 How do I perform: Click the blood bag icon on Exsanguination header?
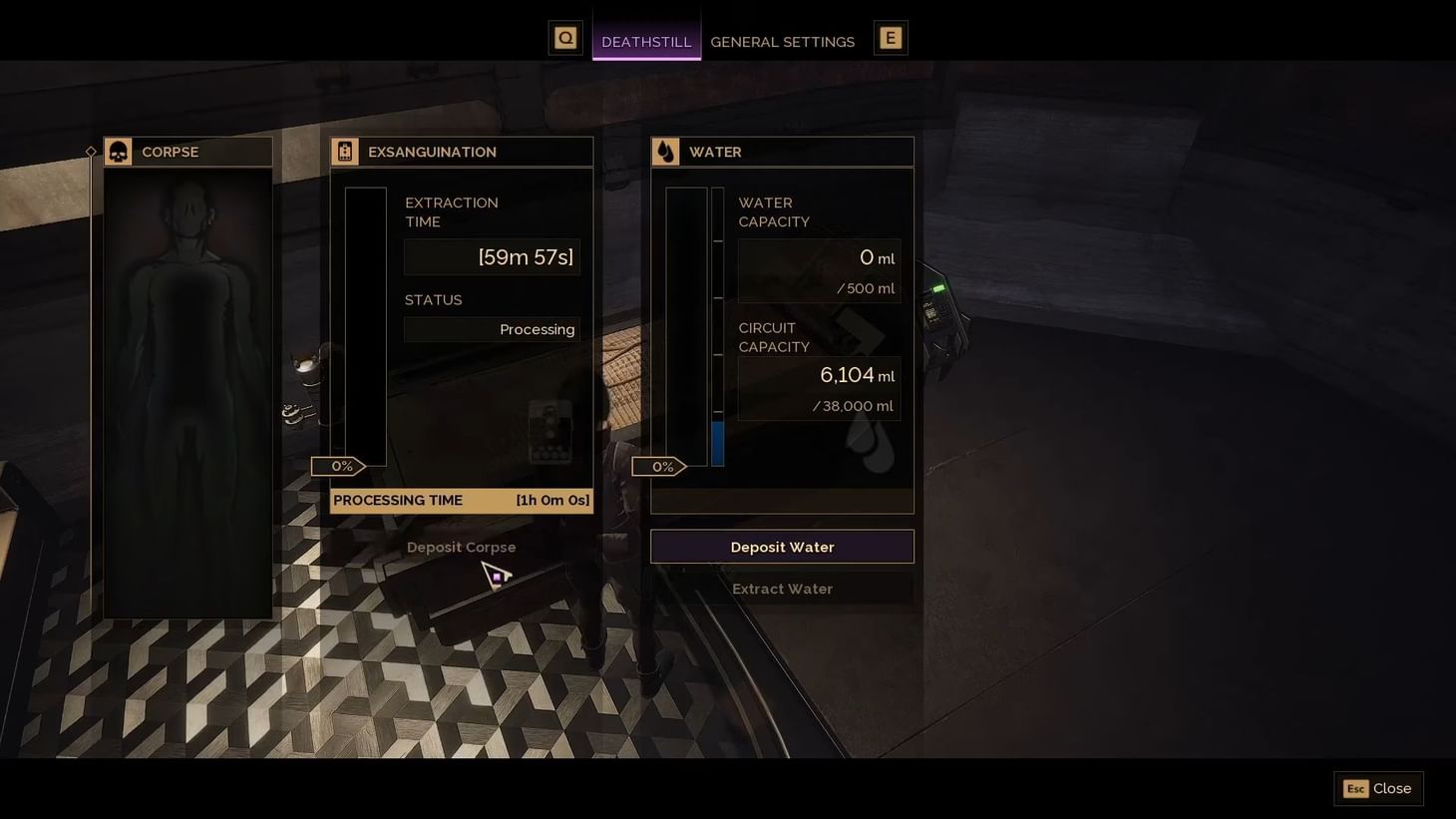(x=343, y=151)
